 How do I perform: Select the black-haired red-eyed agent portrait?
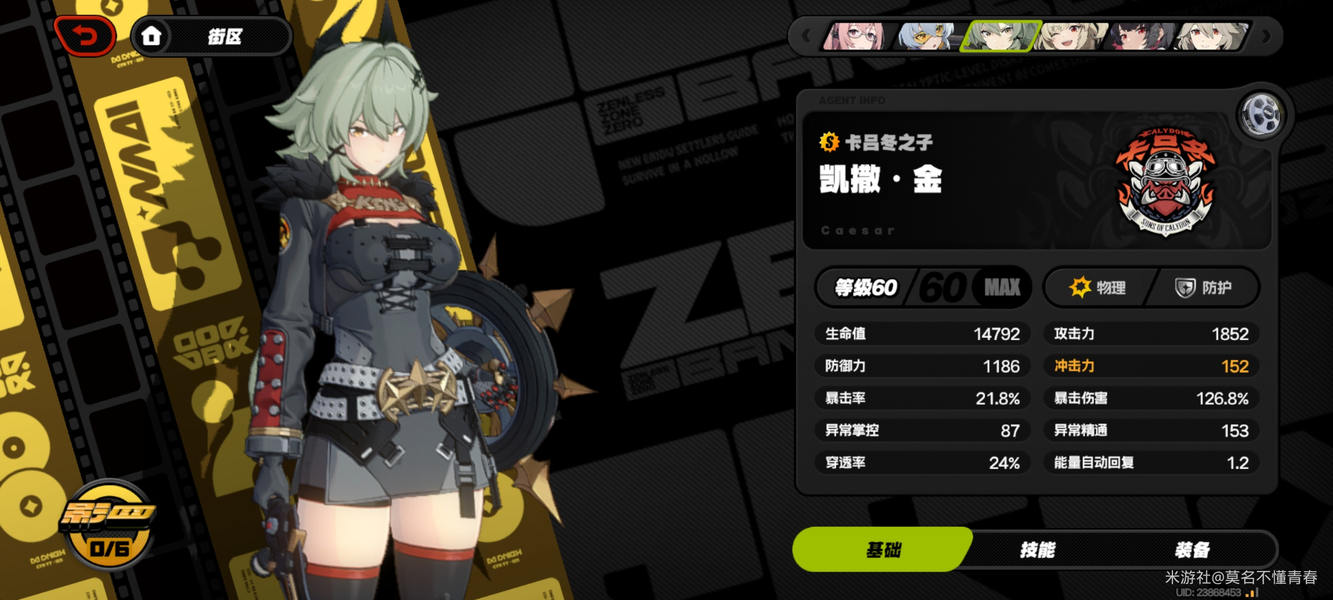point(1142,37)
